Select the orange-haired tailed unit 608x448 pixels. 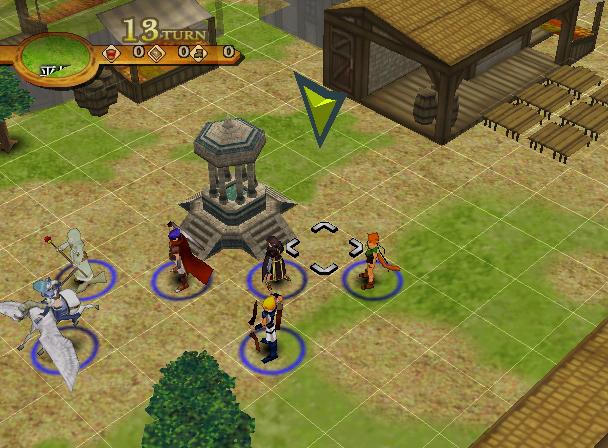pyautogui.click(x=371, y=260)
